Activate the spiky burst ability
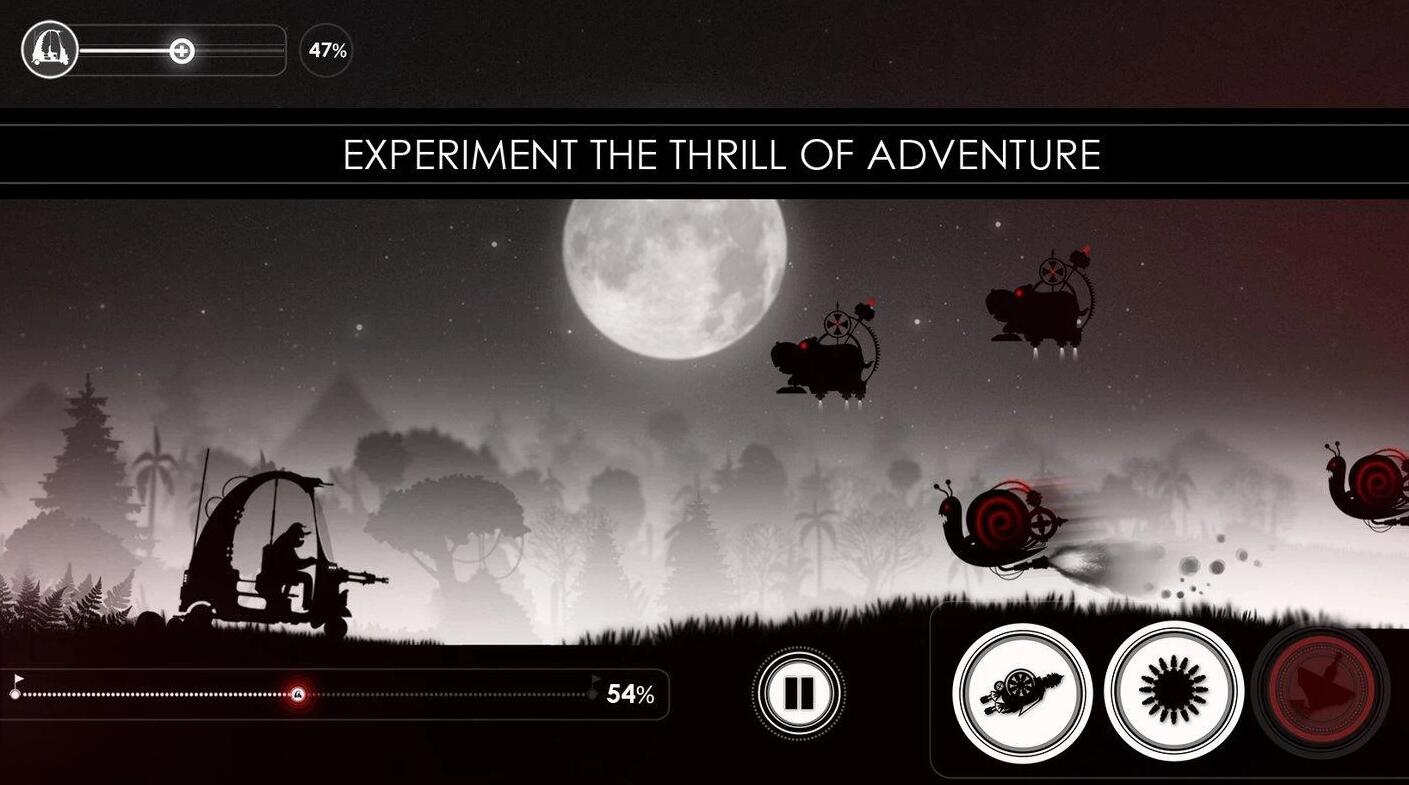 click(1174, 690)
